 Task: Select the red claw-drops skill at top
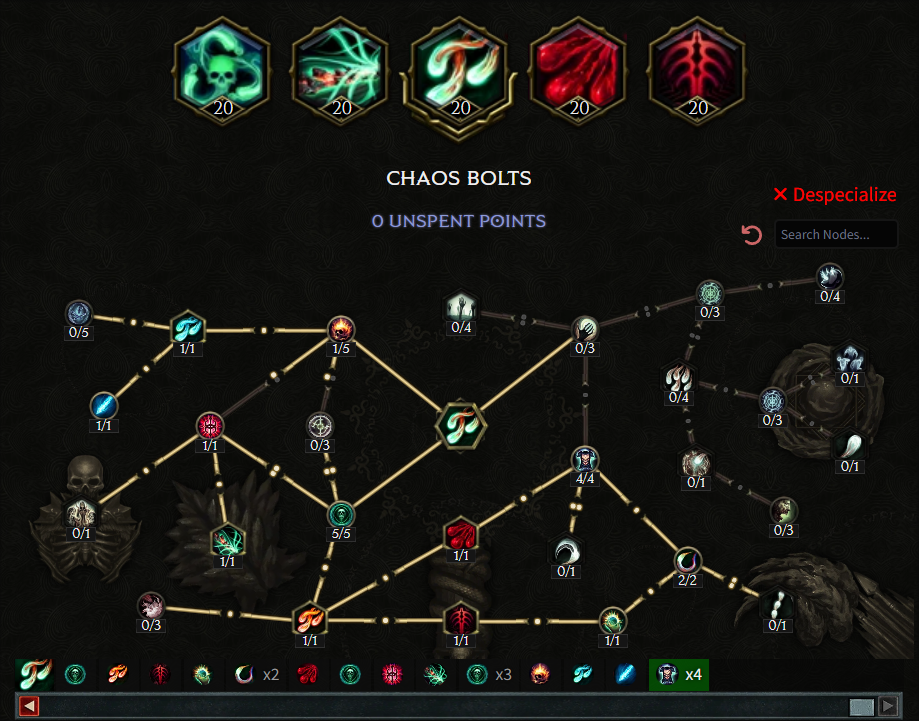click(x=579, y=66)
